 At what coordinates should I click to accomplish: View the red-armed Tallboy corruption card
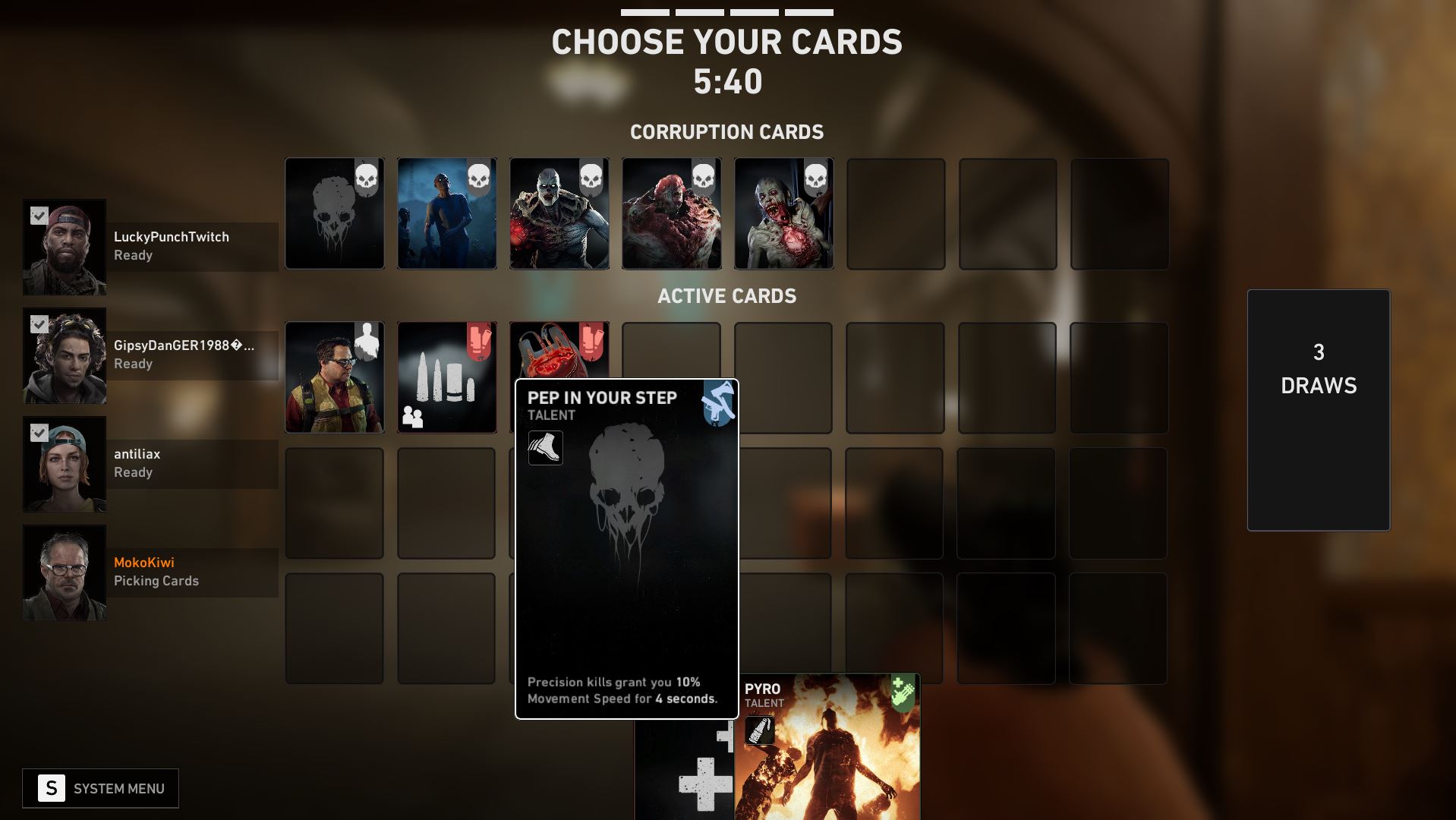(559, 213)
